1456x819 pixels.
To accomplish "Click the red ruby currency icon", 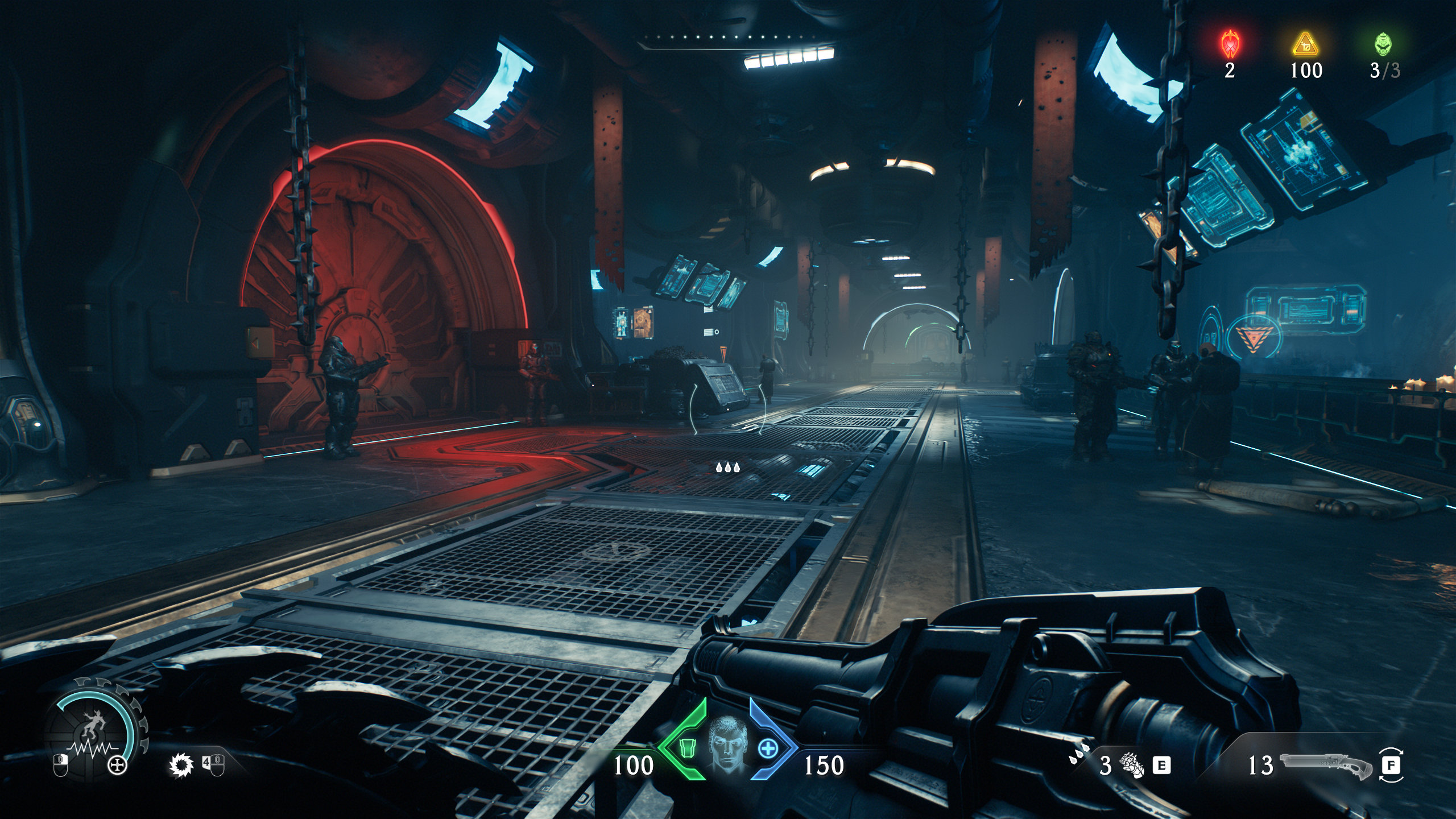I will 1230,44.
